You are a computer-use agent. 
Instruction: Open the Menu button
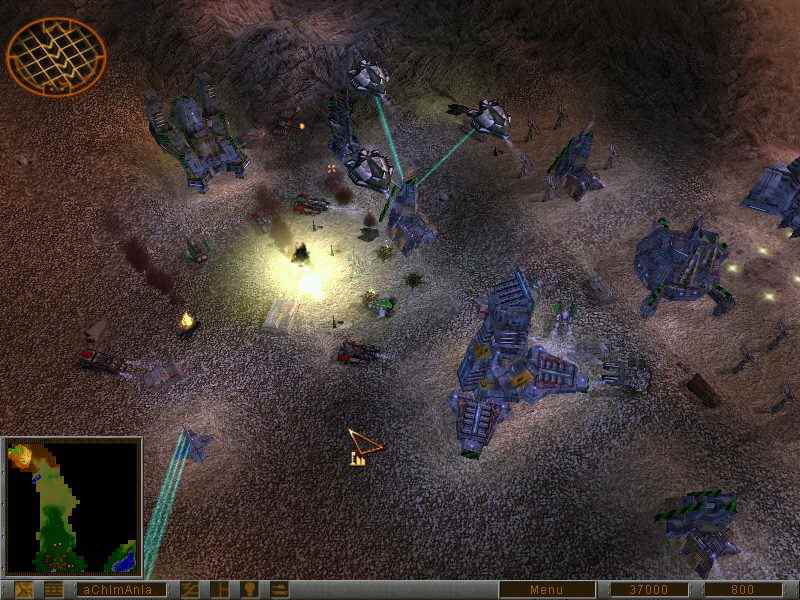pyautogui.click(x=547, y=590)
